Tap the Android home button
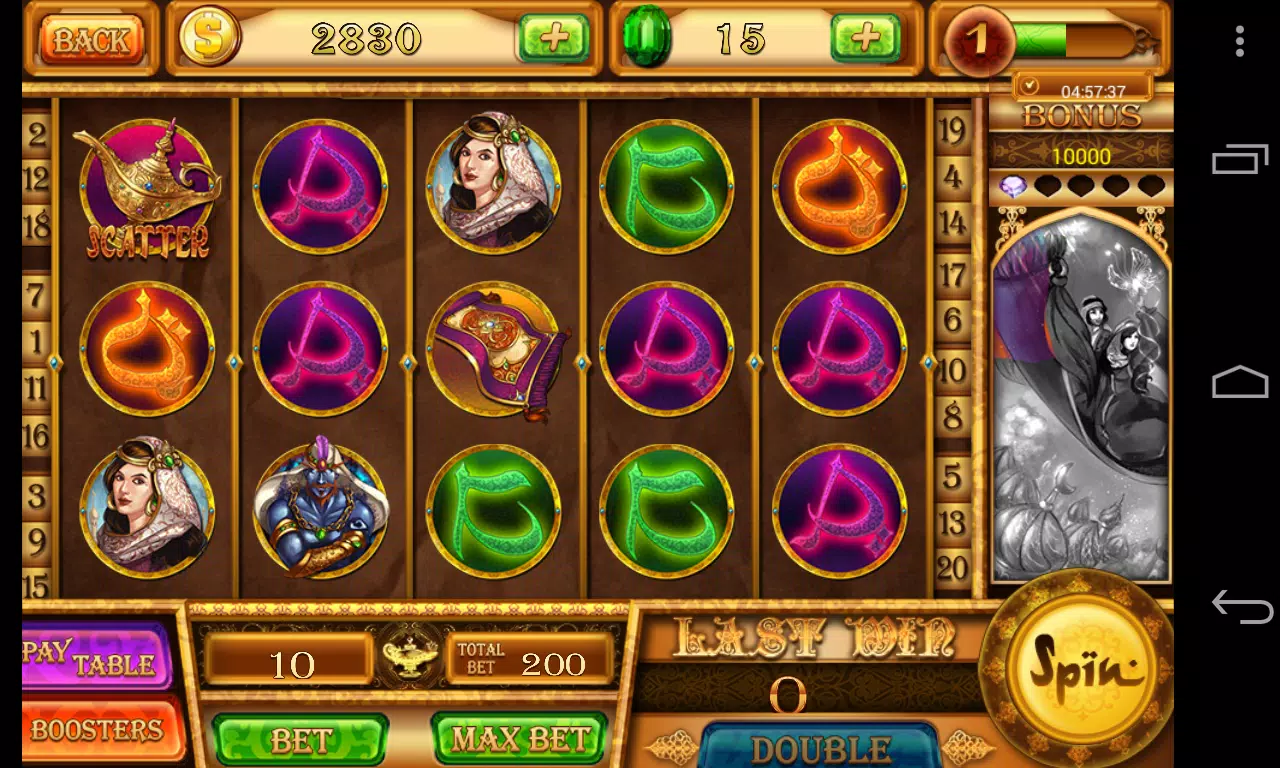The image size is (1280, 768). tap(1240, 382)
